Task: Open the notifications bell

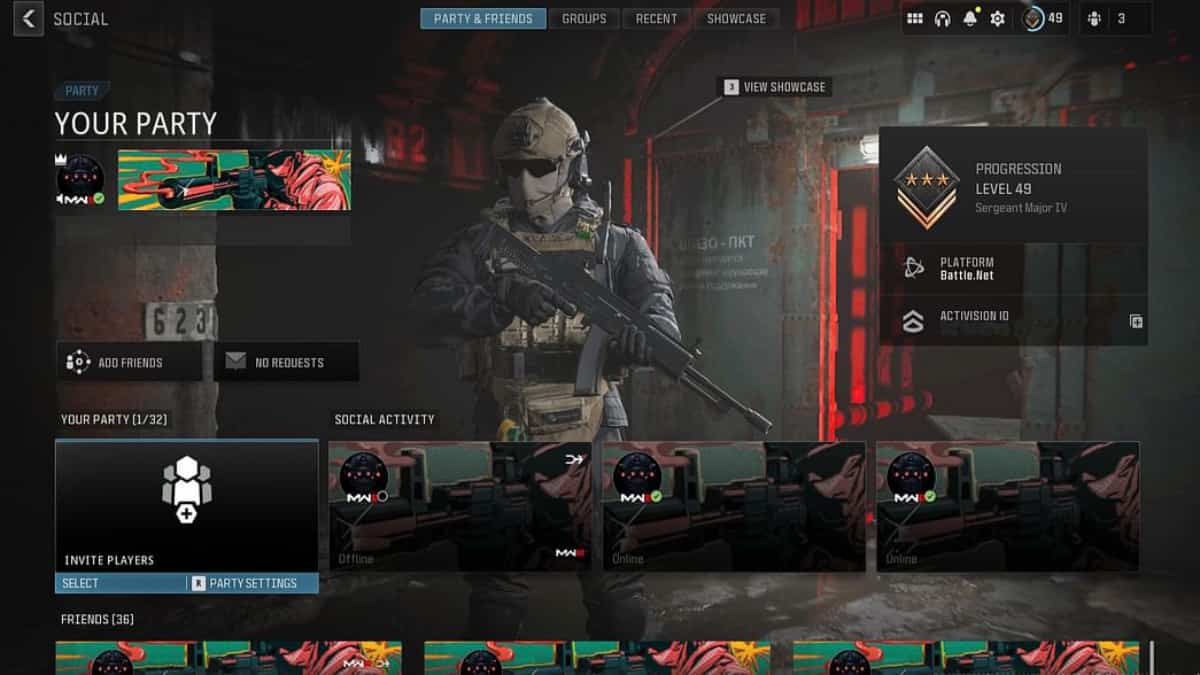Action: tap(970, 18)
